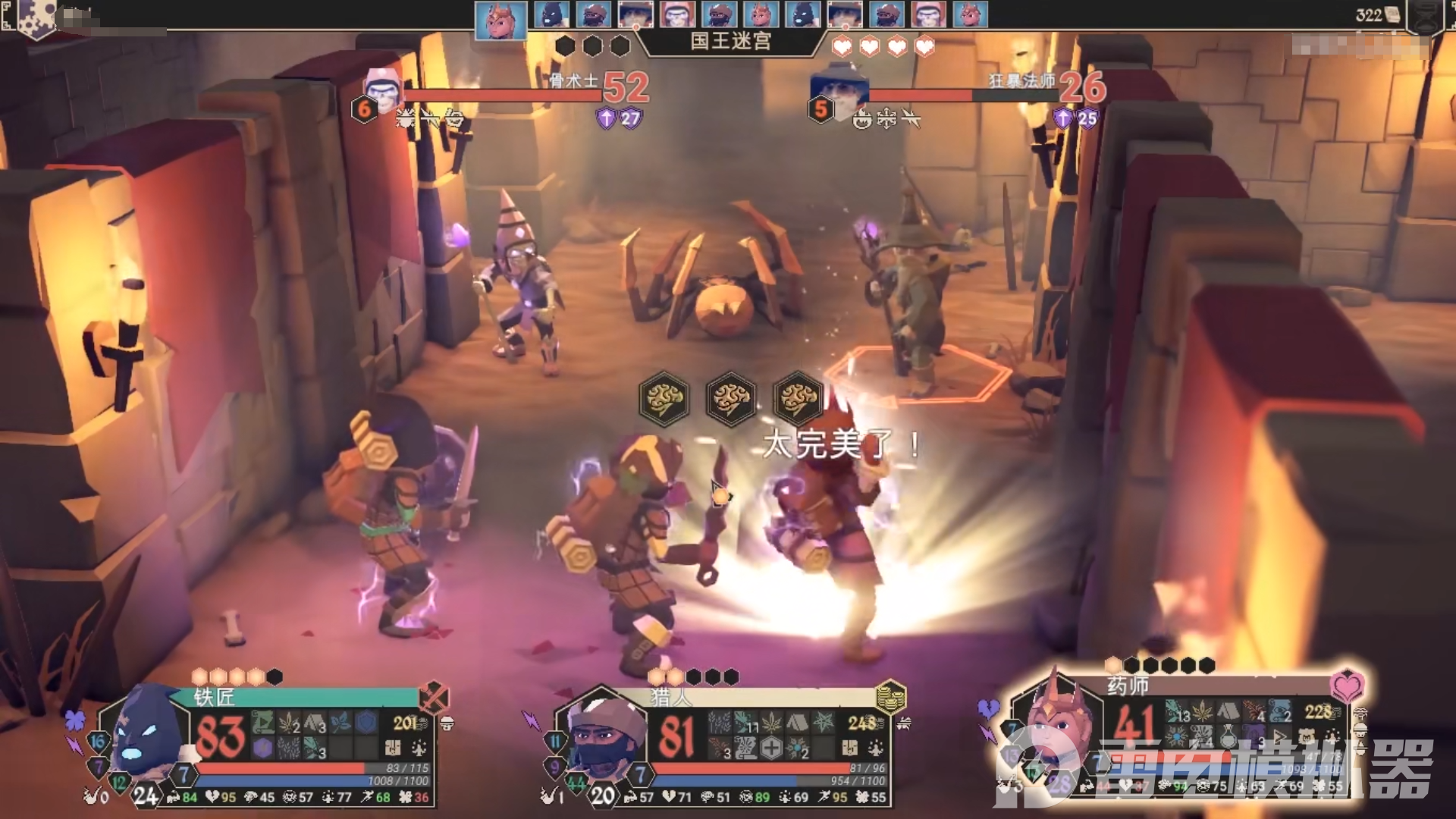Use the Blacksmith's green scroll item
1456x819 pixels.
coord(262,722)
